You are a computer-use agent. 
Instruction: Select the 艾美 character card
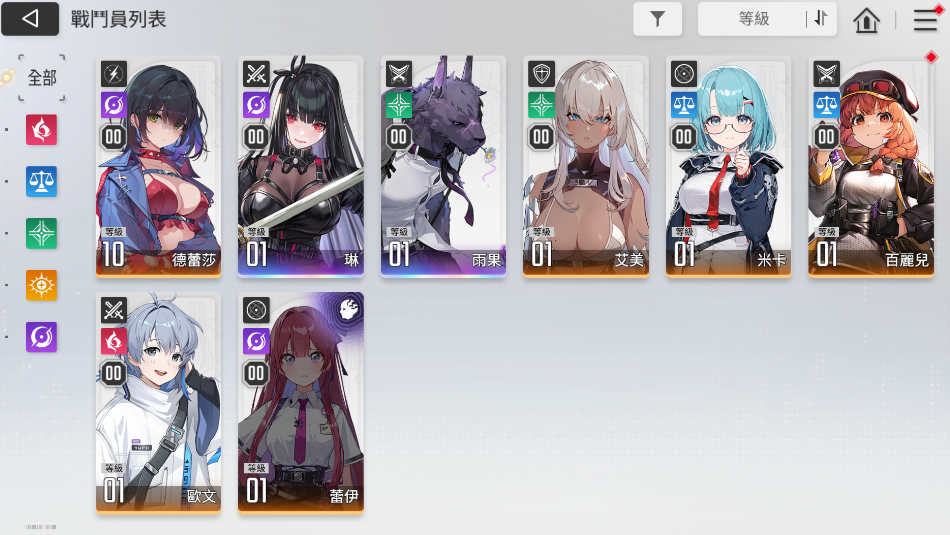[x=586, y=166]
